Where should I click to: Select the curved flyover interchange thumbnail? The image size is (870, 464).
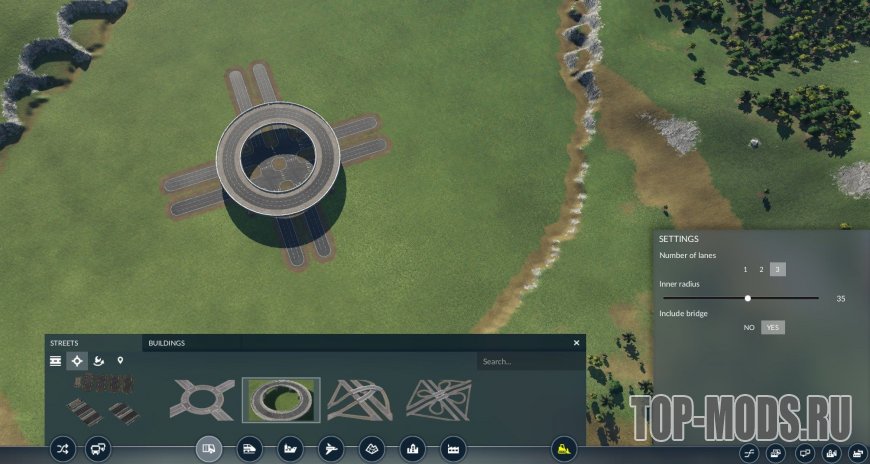[x=360, y=399]
